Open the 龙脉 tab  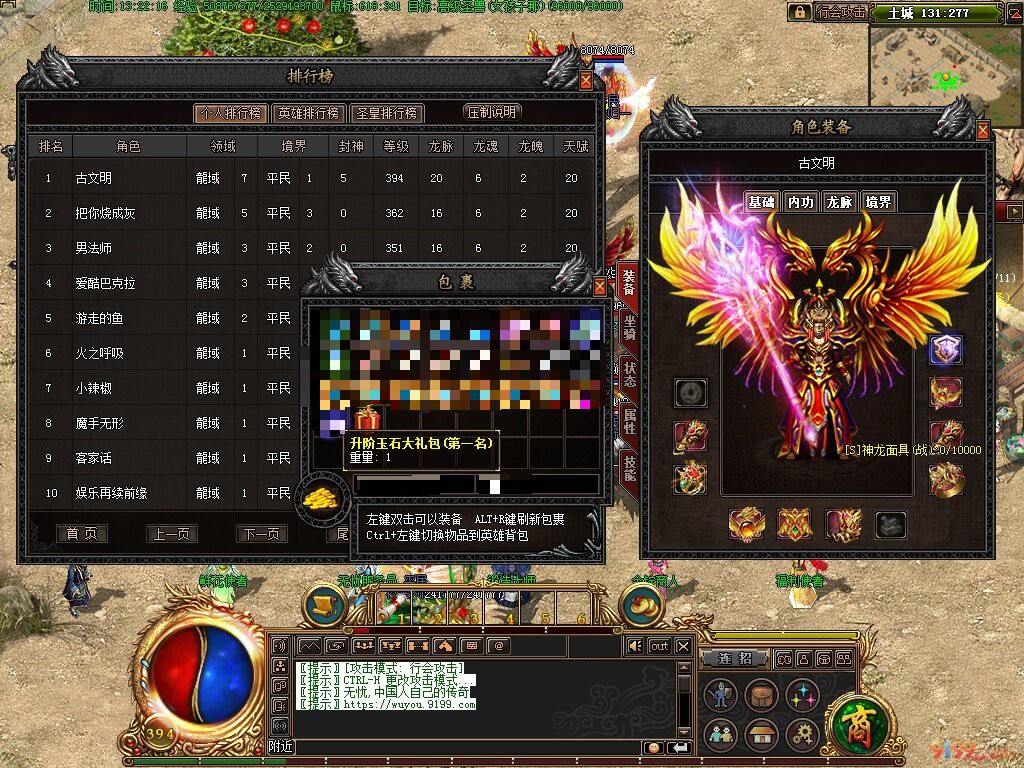[839, 202]
